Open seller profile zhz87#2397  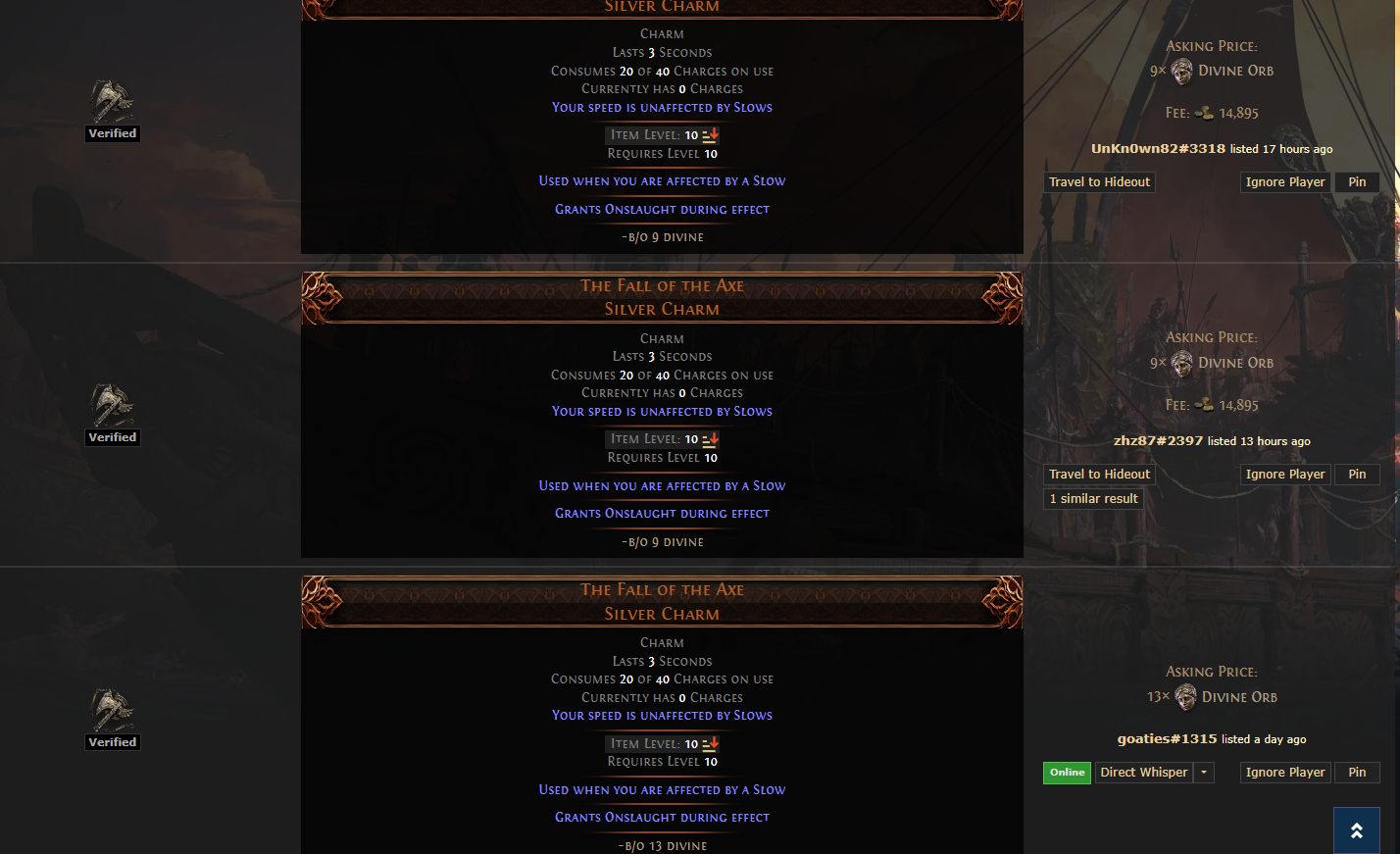click(x=1158, y=441)
